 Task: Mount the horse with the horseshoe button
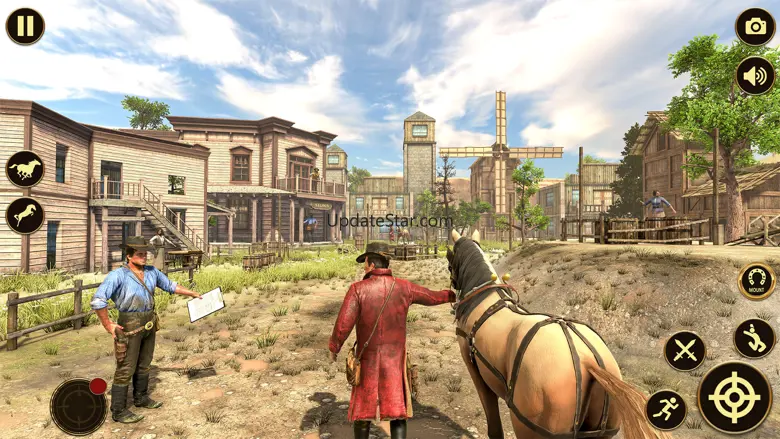coord(757,281)
